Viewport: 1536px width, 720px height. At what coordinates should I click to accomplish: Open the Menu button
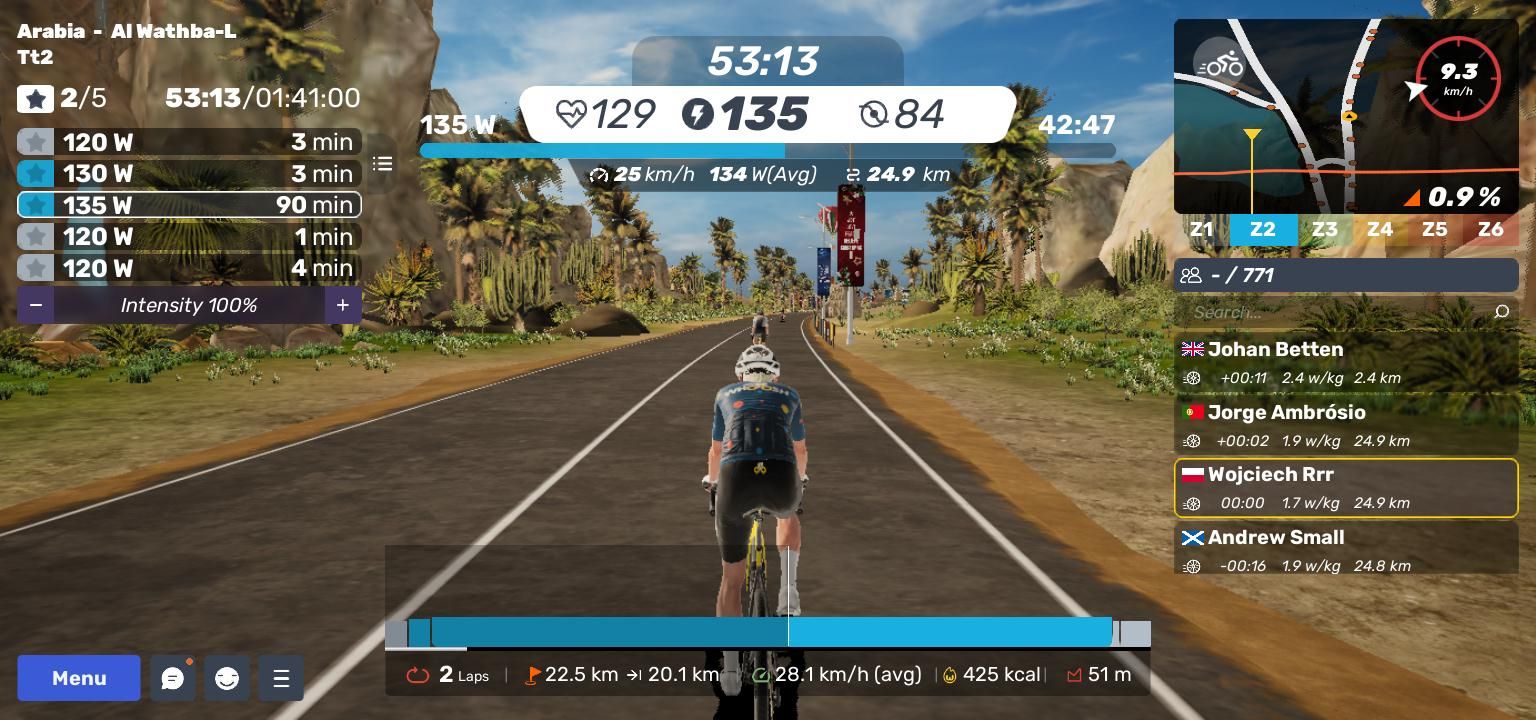click(79, 678)
